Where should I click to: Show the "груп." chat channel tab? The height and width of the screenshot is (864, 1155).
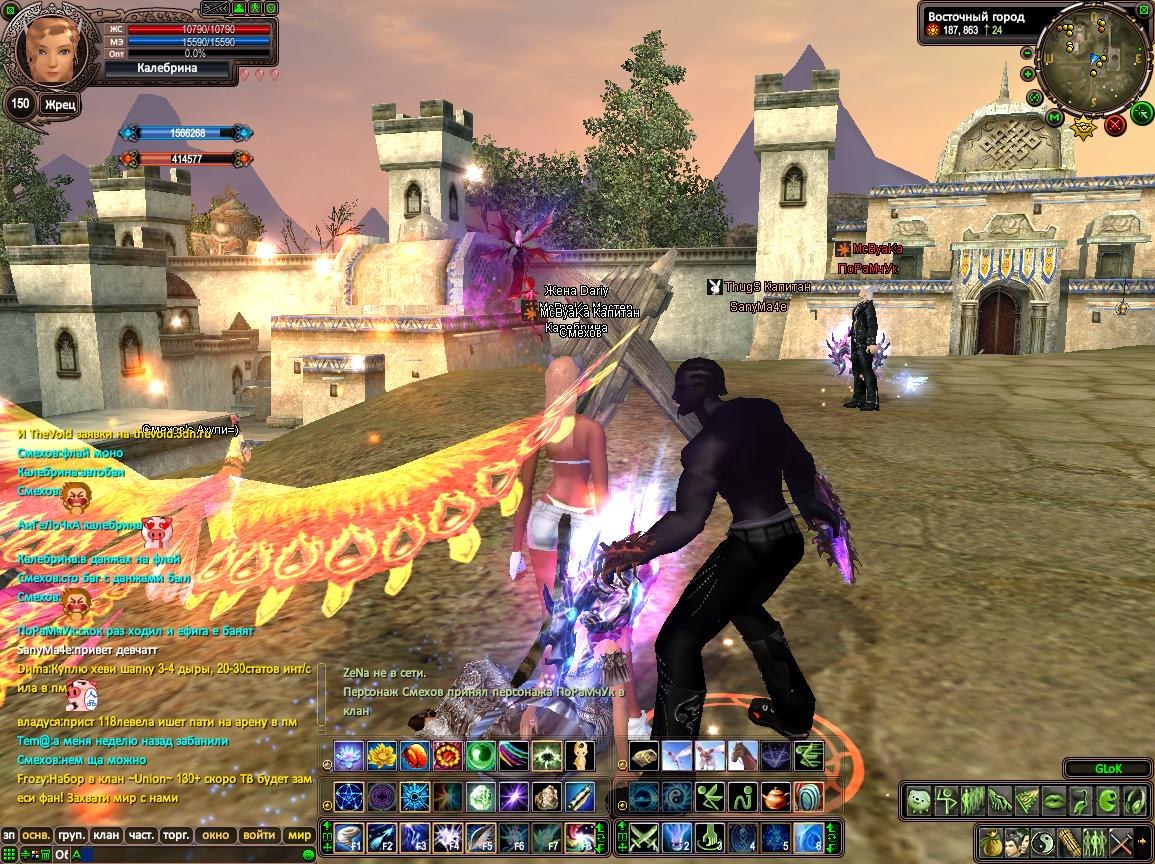(70, 834)
